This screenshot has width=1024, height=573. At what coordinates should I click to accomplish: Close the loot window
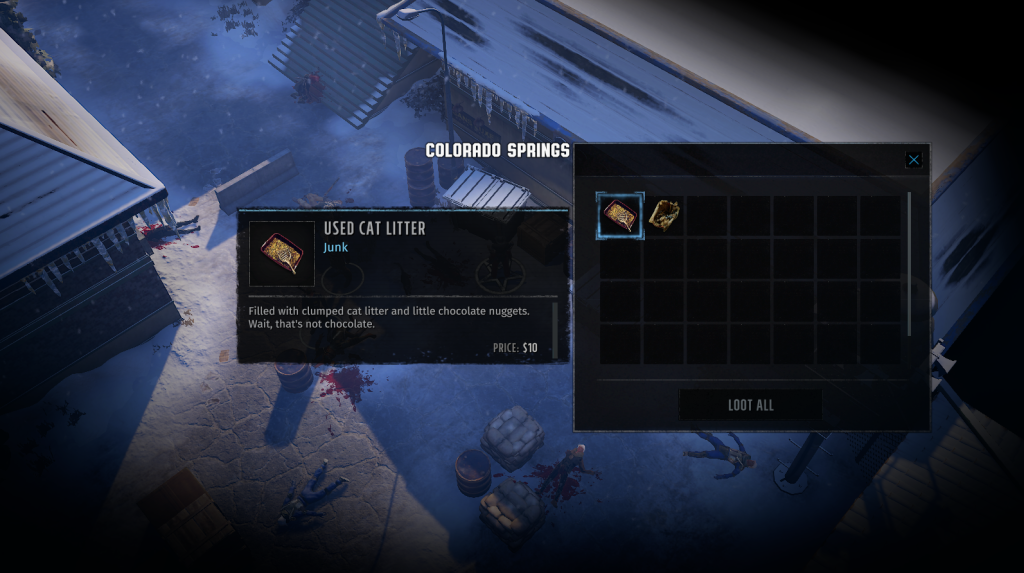coord(913,160)
